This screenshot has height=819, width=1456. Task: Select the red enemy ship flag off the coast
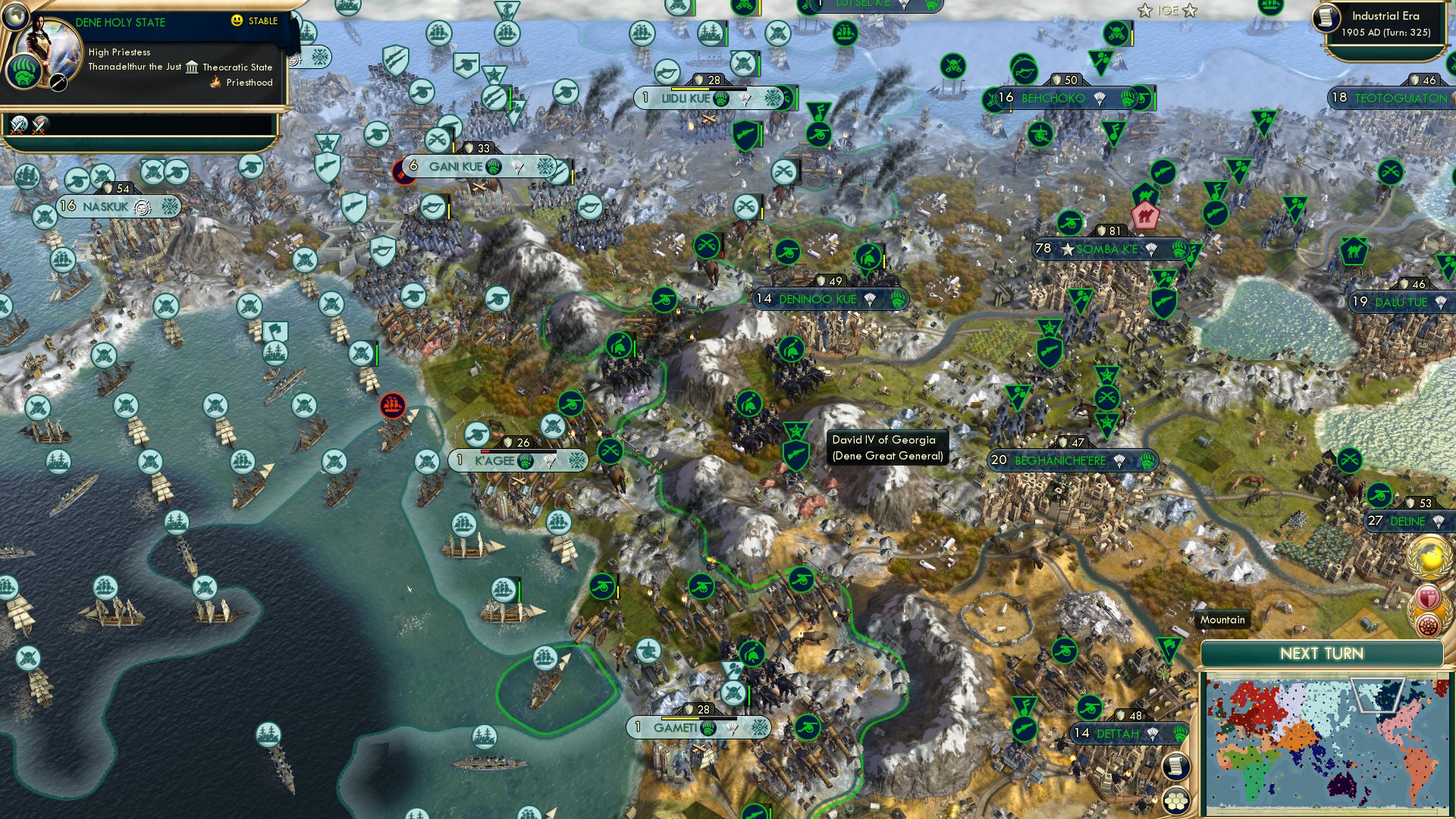pyautogui.click(x=393, y=405)
